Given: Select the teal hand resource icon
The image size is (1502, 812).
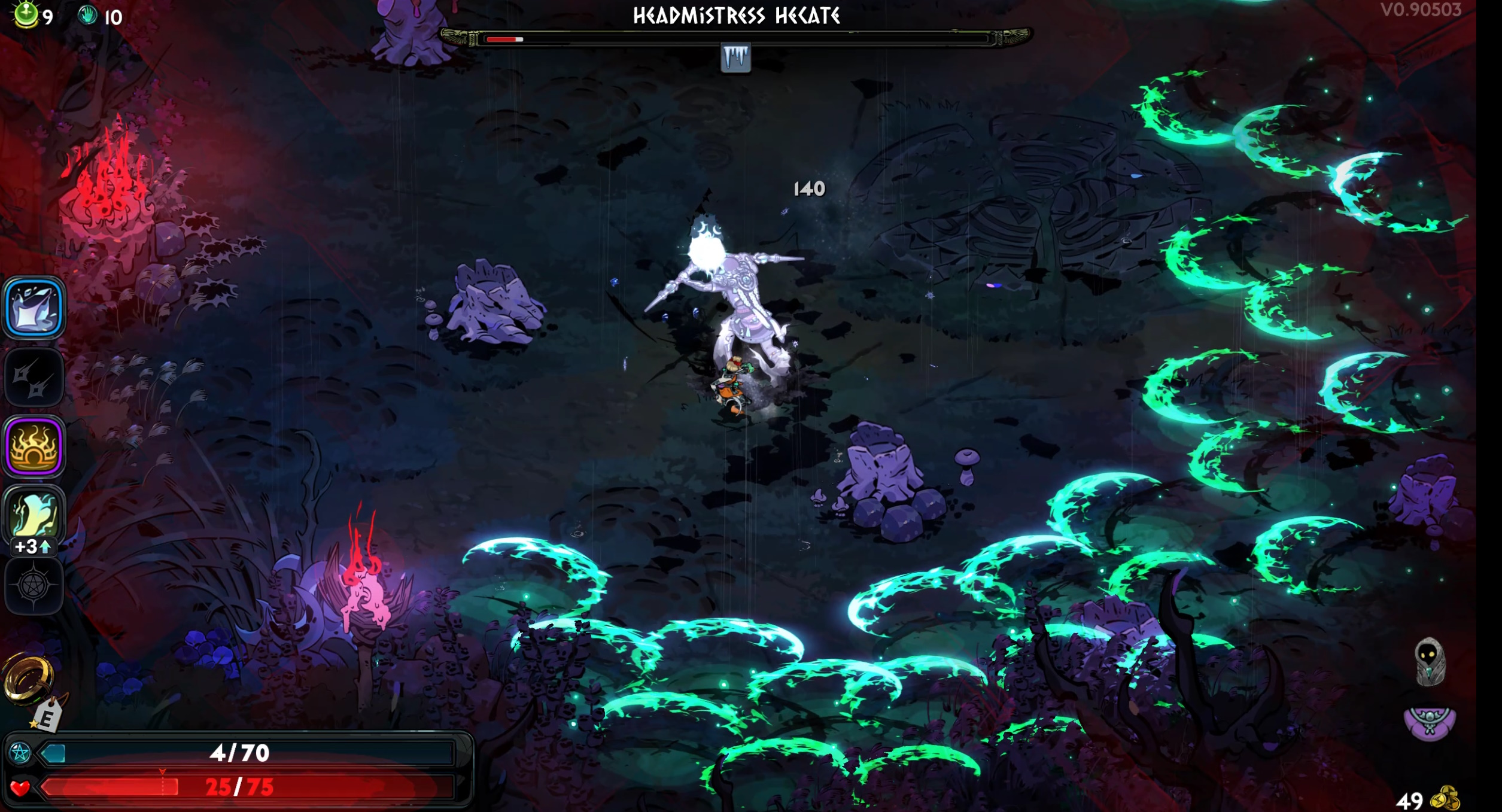Looking at the screenshot, I should (x=88, y=16).
